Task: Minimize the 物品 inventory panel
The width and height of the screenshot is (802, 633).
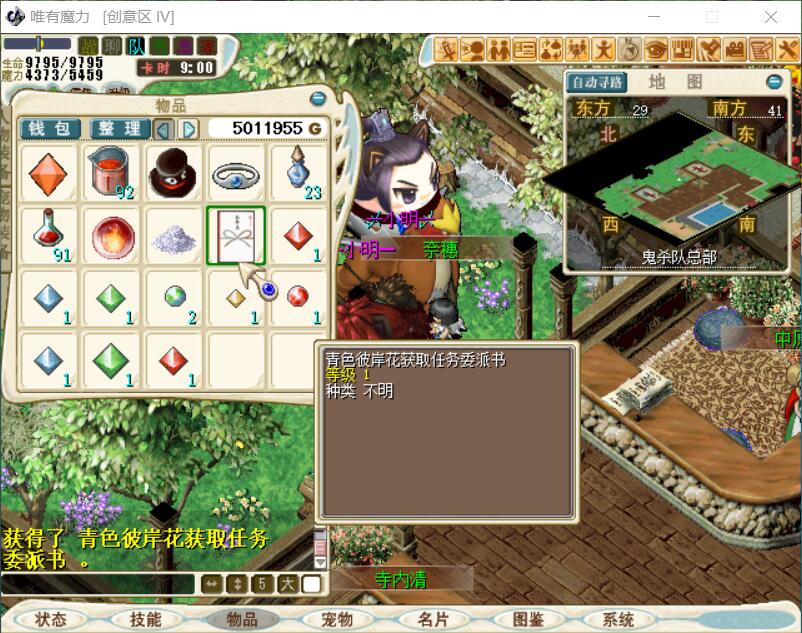Action: point(318,99)
